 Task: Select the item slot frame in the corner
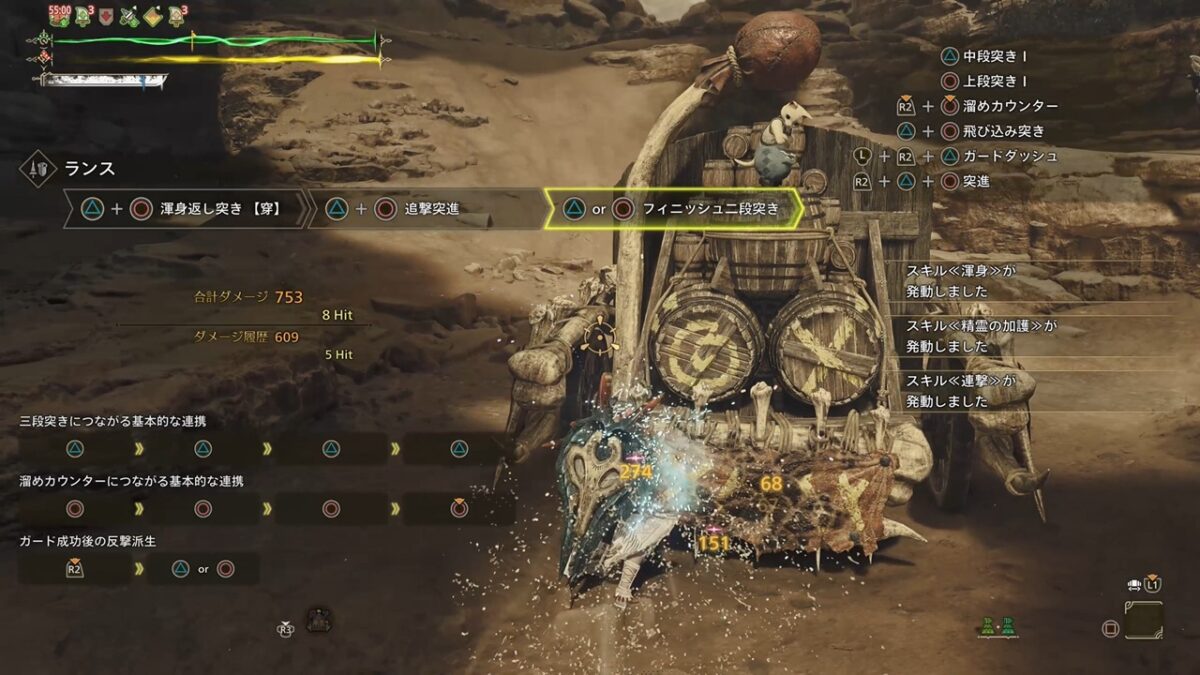(x=1143, y=620)
